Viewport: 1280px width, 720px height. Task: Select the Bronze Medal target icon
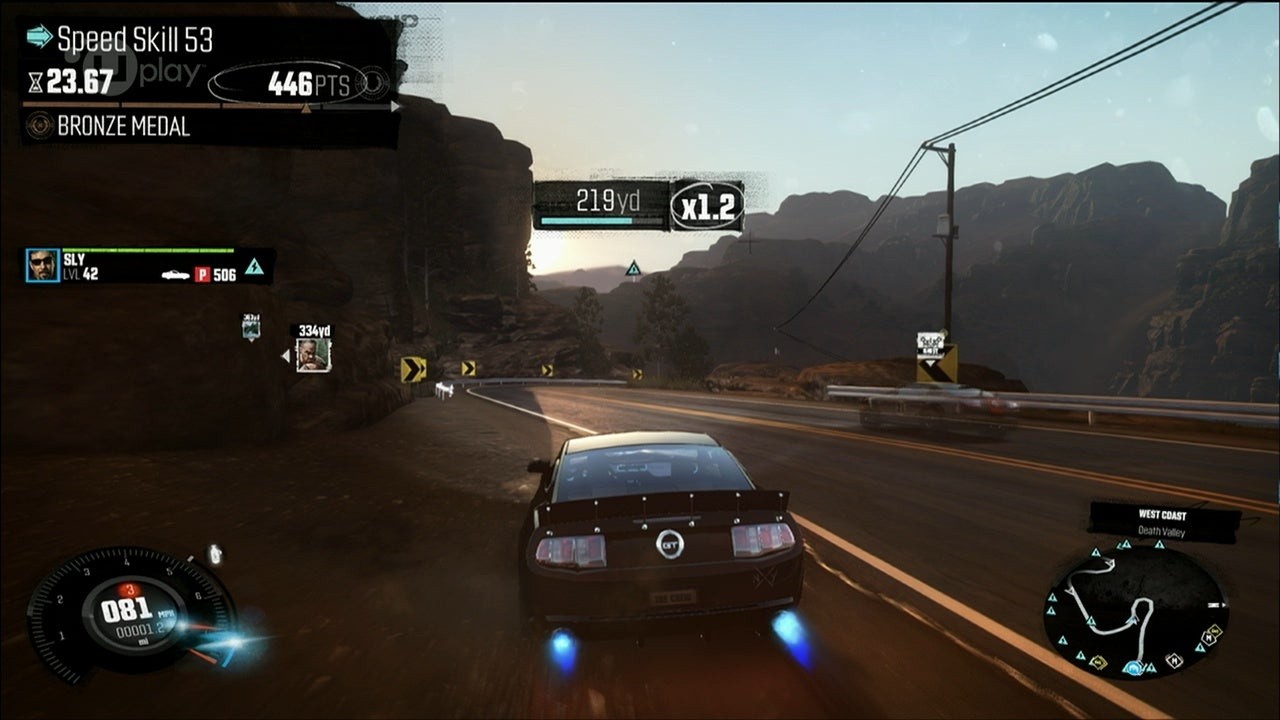point(40,126)
